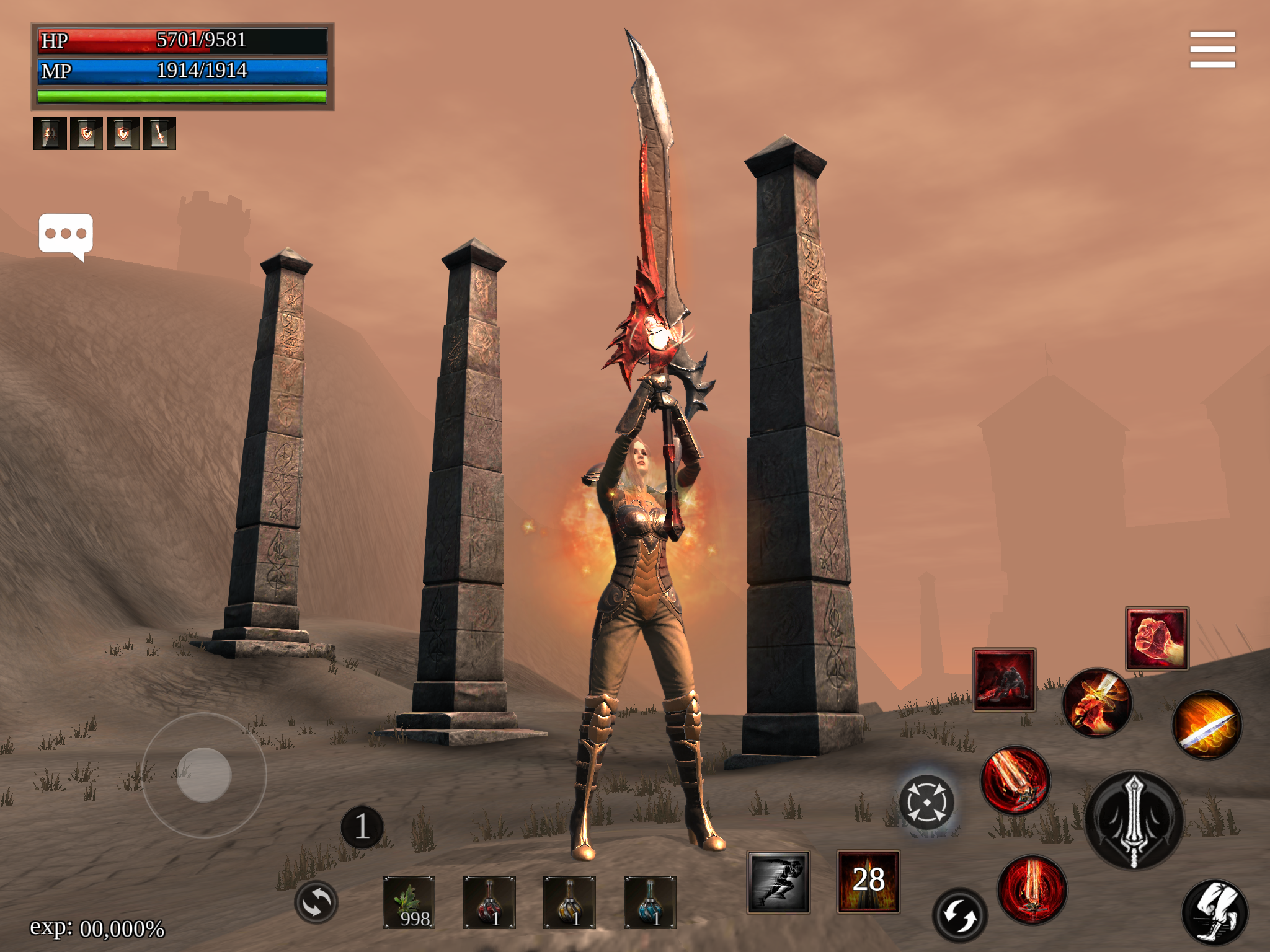Check the shield buff scroll icon
This screenshot has height=952, width=1270.
click(87, 133)
